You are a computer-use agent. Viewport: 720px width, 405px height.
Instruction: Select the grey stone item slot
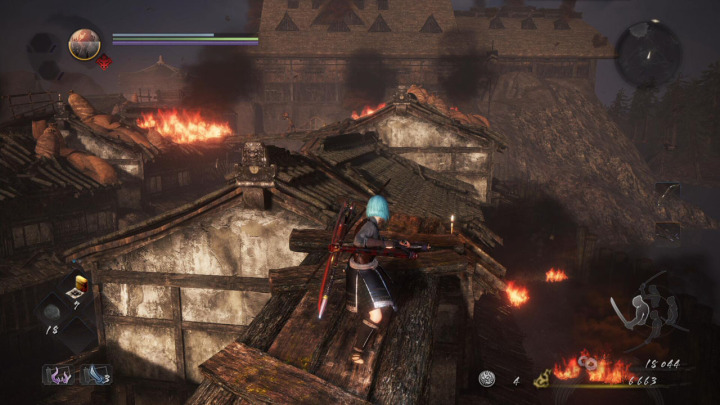tap(52, 311)
